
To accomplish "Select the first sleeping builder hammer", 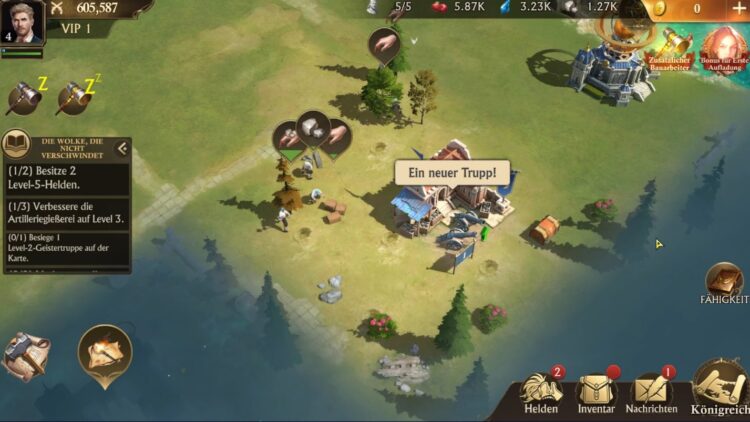I will (x=22, y=96).
